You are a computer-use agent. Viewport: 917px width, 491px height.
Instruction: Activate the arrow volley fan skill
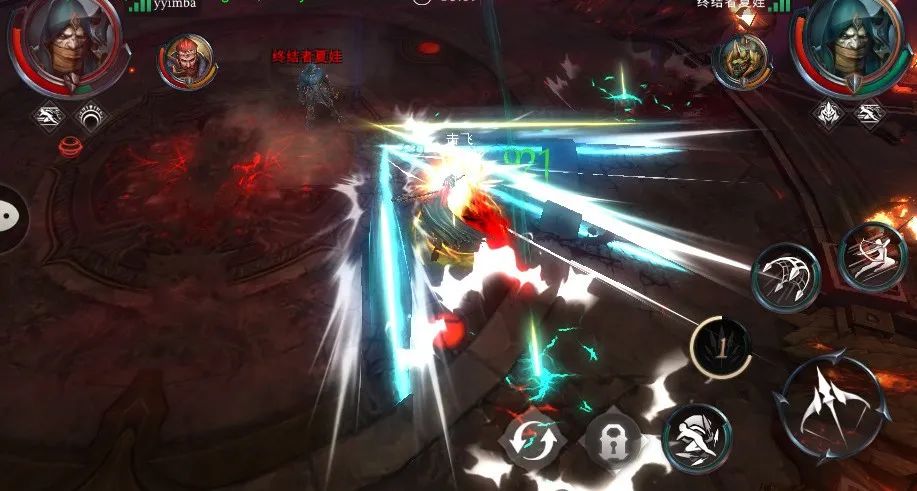(785, 277)
